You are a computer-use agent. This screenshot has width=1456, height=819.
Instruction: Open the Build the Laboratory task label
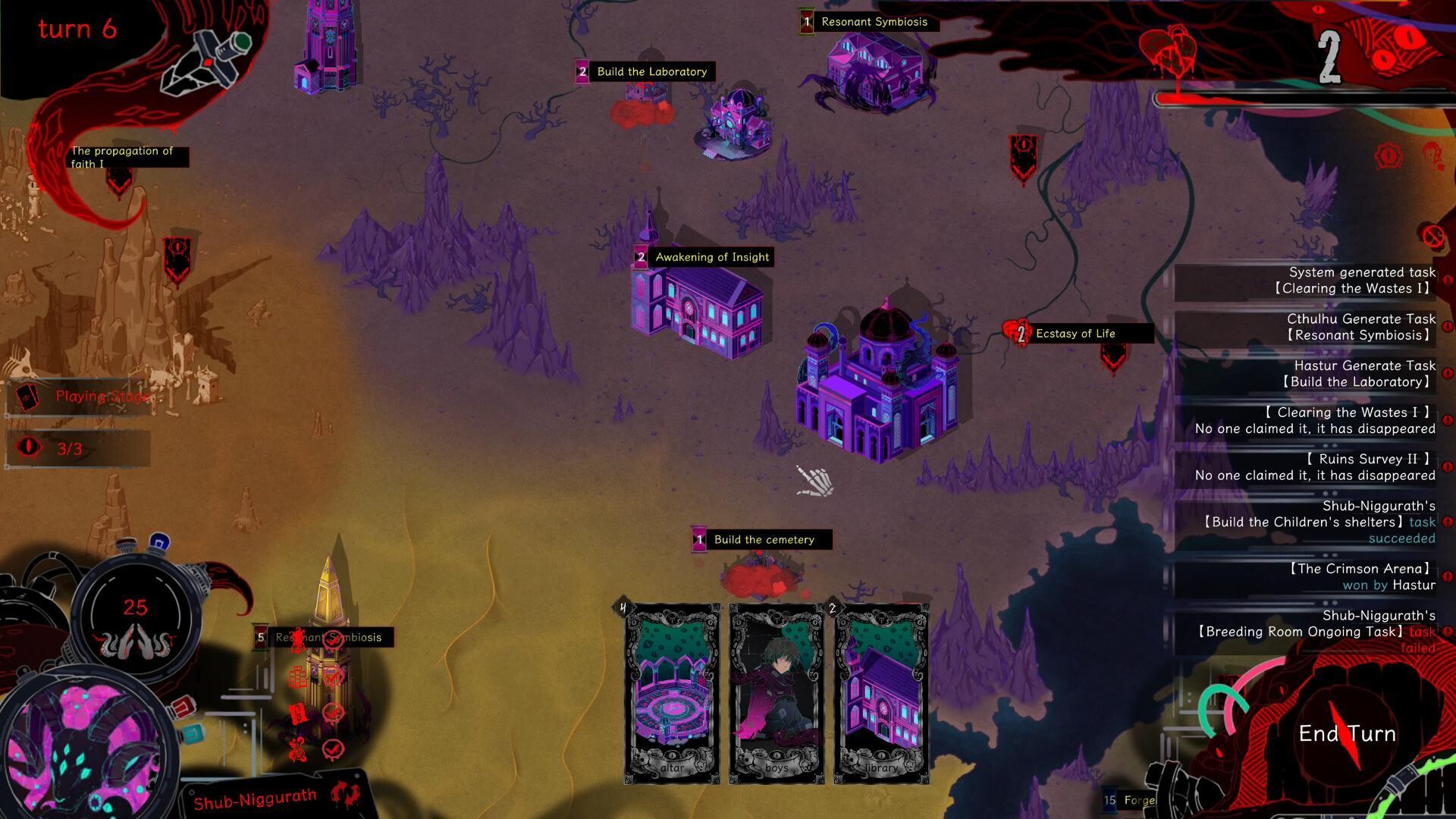pyautogui.click(x=651, y=72)
